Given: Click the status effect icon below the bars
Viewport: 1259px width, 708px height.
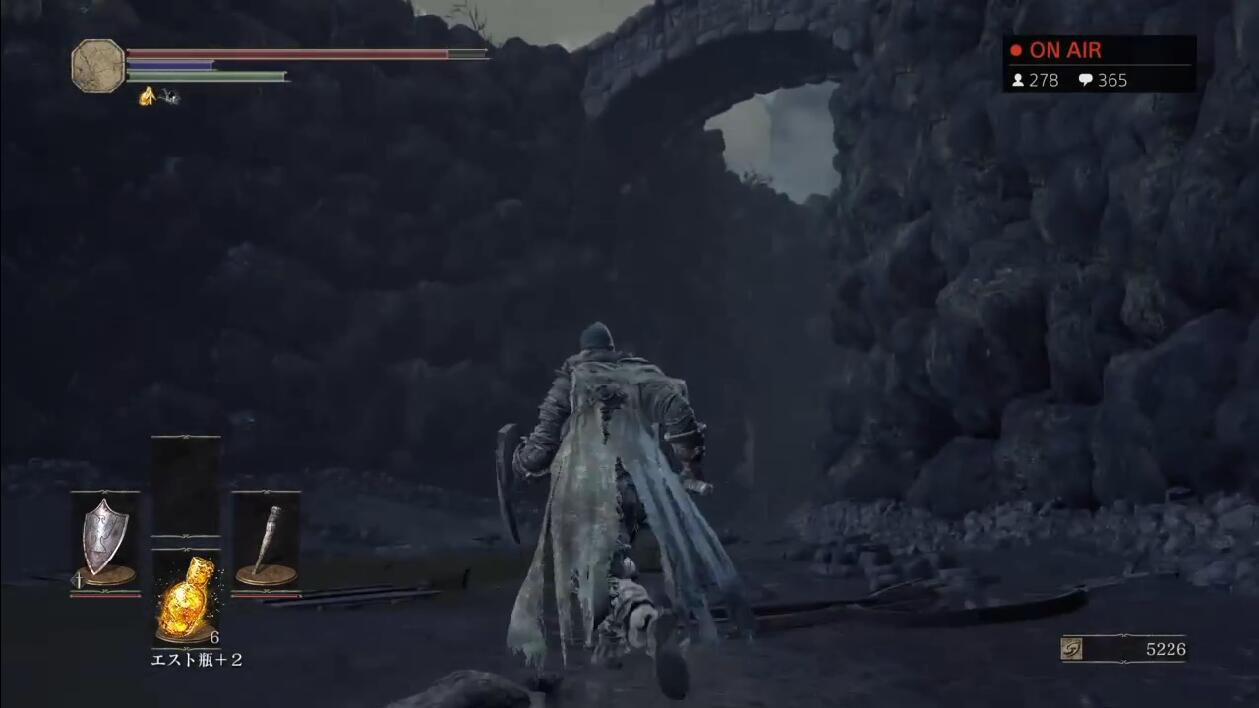Looking at the screenshot, I should point(147,96).
